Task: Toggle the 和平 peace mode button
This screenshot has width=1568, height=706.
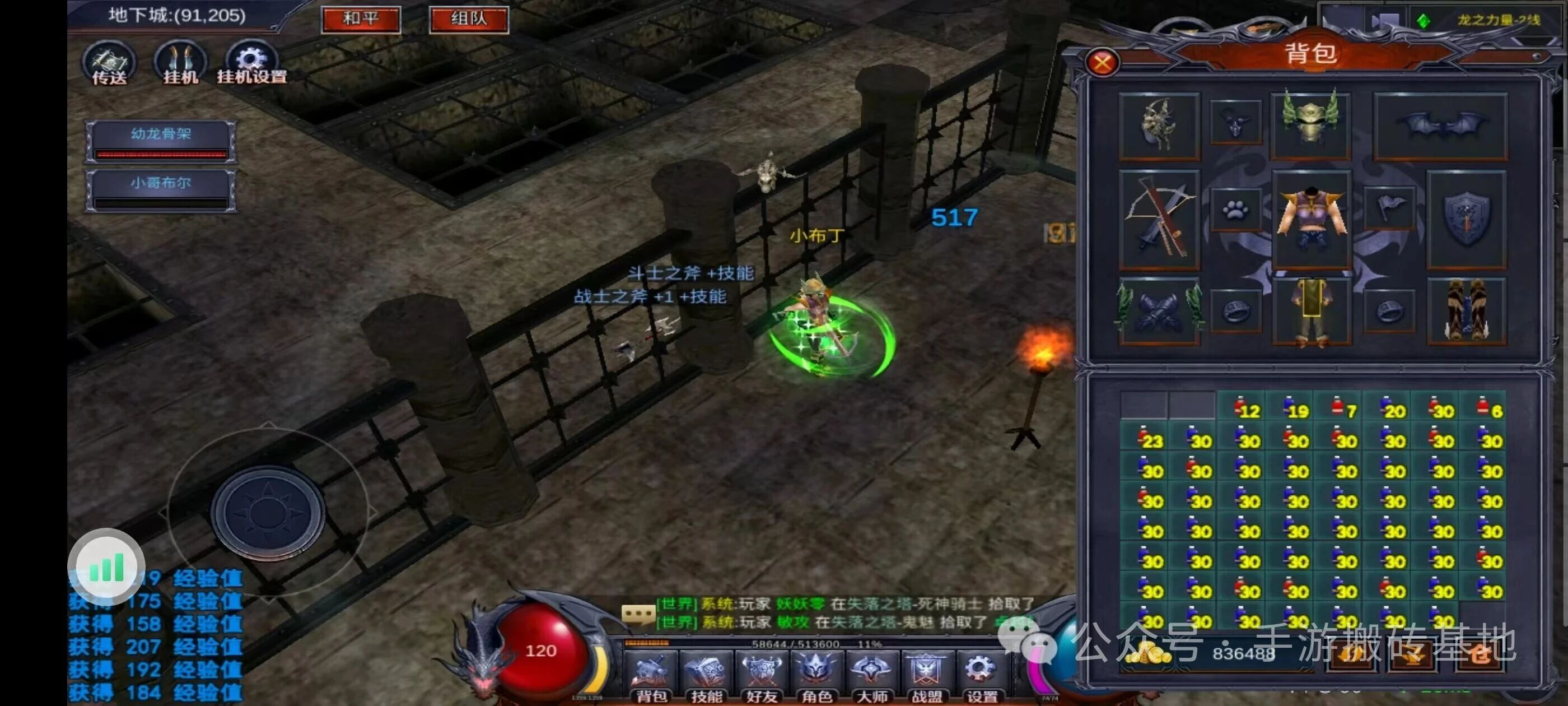Action: pyautogui.click(x=360, y=19)
